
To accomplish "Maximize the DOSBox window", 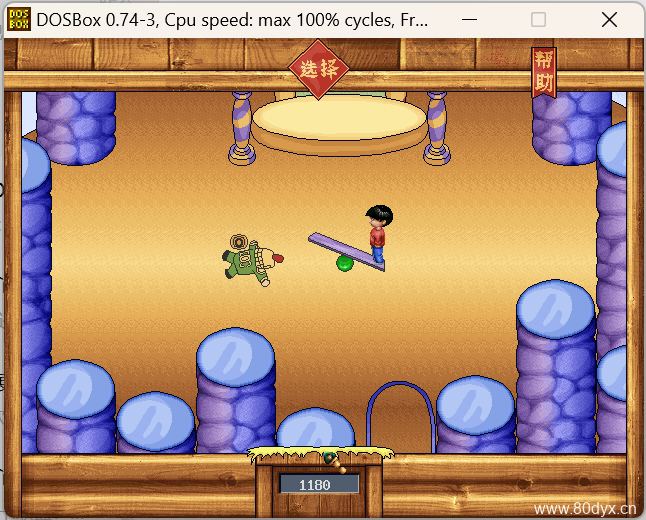I will click(x=538, y=19).
